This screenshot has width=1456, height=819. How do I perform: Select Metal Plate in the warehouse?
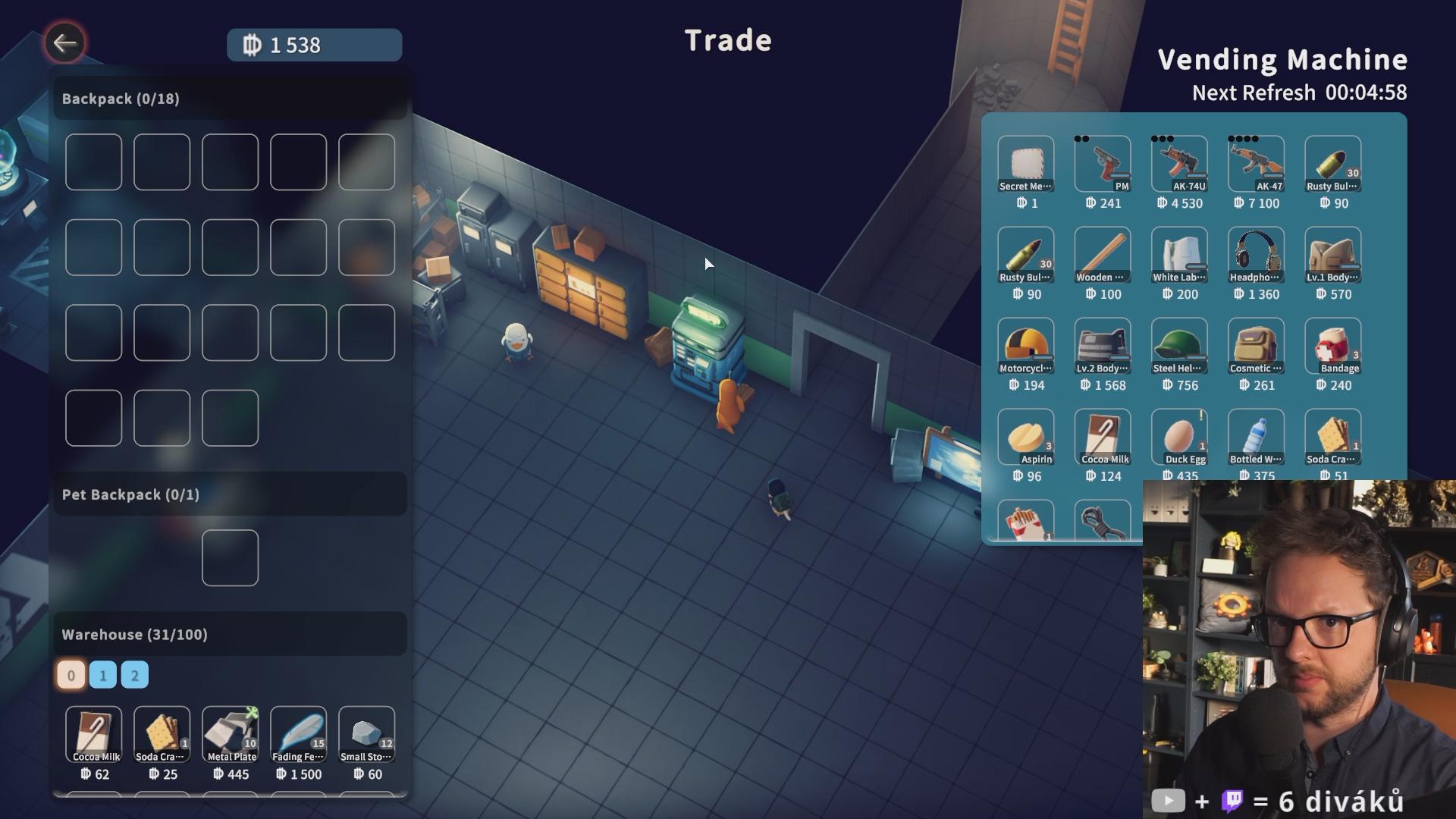click(x=231, y=735)
